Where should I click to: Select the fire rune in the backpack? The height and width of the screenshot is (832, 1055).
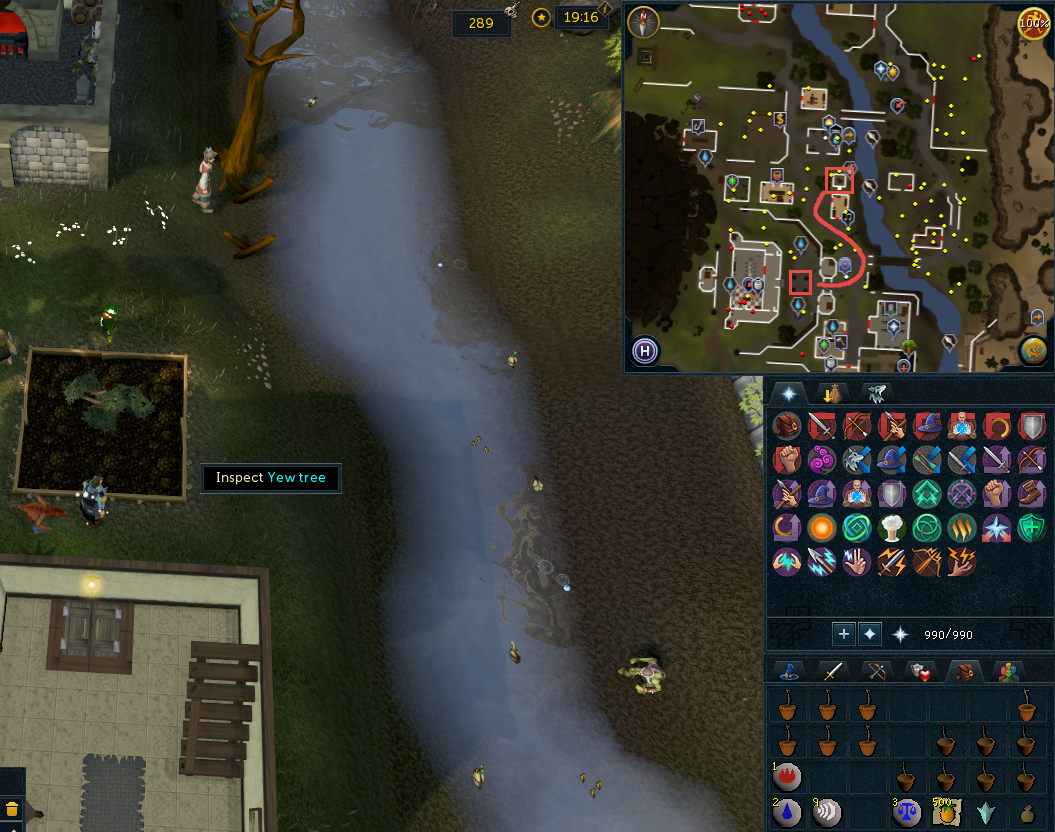click(788, 775)
